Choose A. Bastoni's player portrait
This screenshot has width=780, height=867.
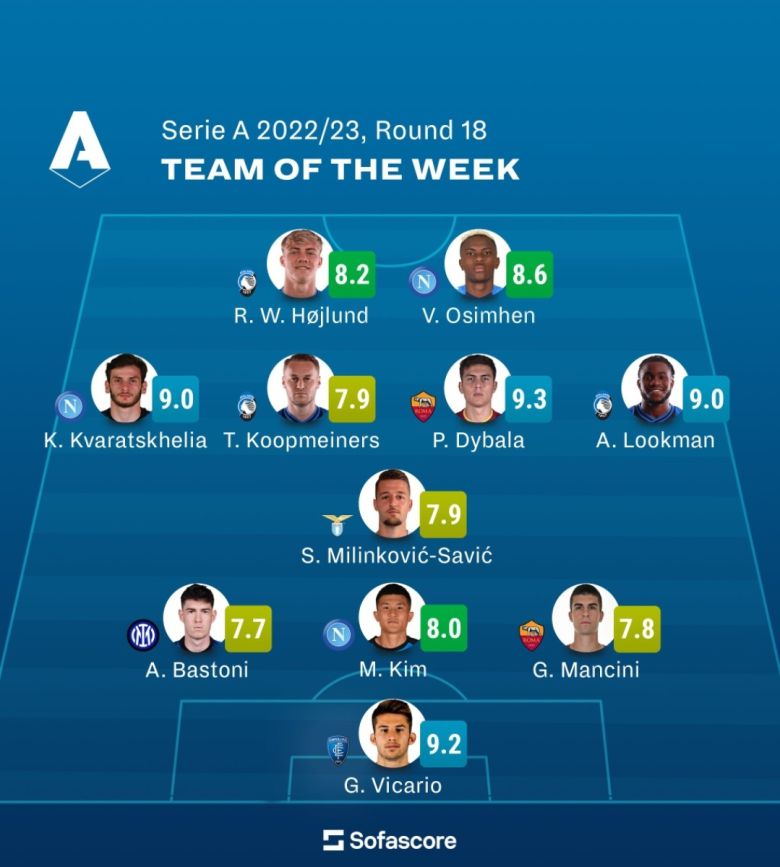[196, 618]
